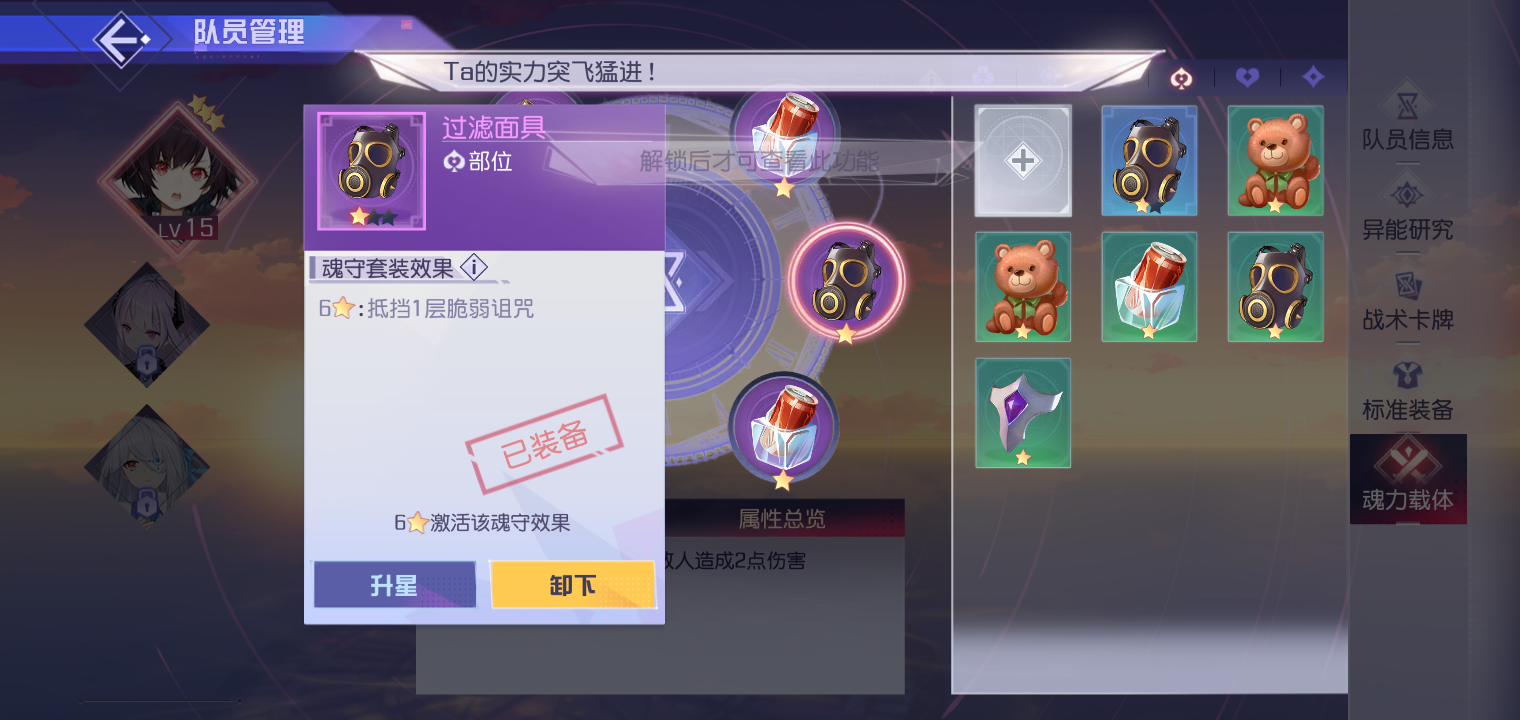Switch to the diamond equipment filter tab
This screenshot has width=1520, height=720.
(1313, 77)
